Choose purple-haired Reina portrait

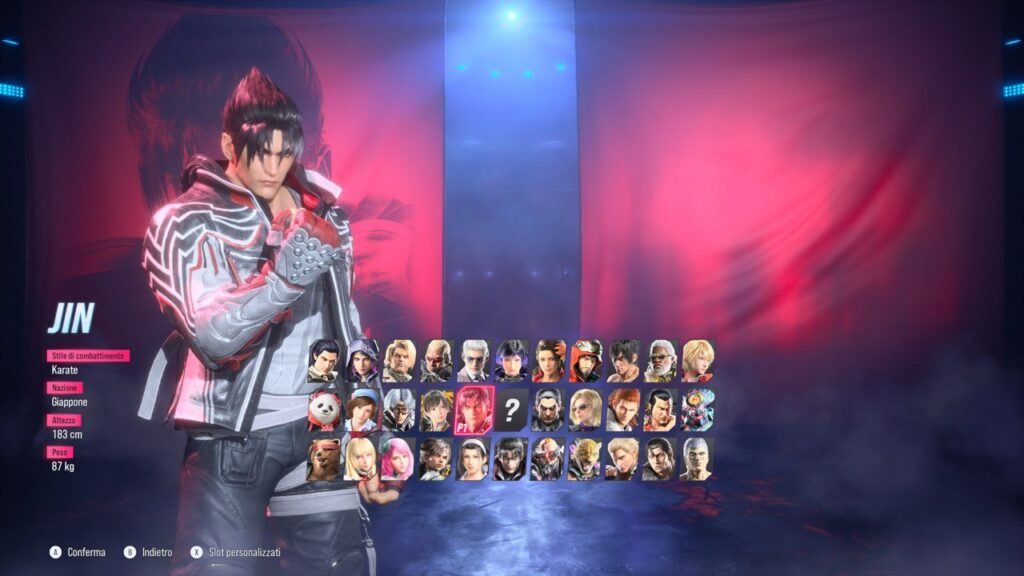(x=511, y=361)
